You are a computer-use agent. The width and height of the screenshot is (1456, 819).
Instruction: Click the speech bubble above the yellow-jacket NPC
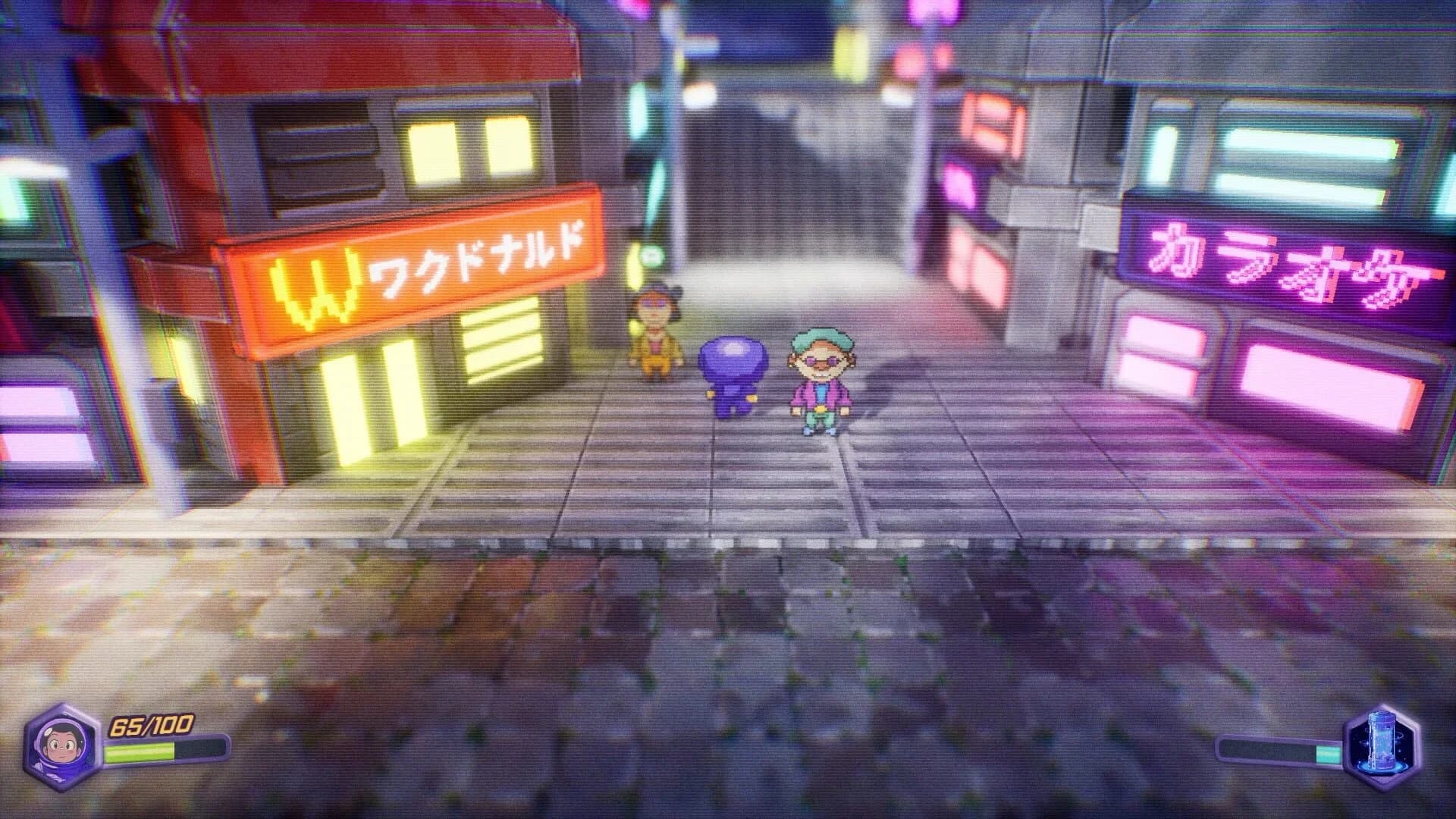[652, 256]
